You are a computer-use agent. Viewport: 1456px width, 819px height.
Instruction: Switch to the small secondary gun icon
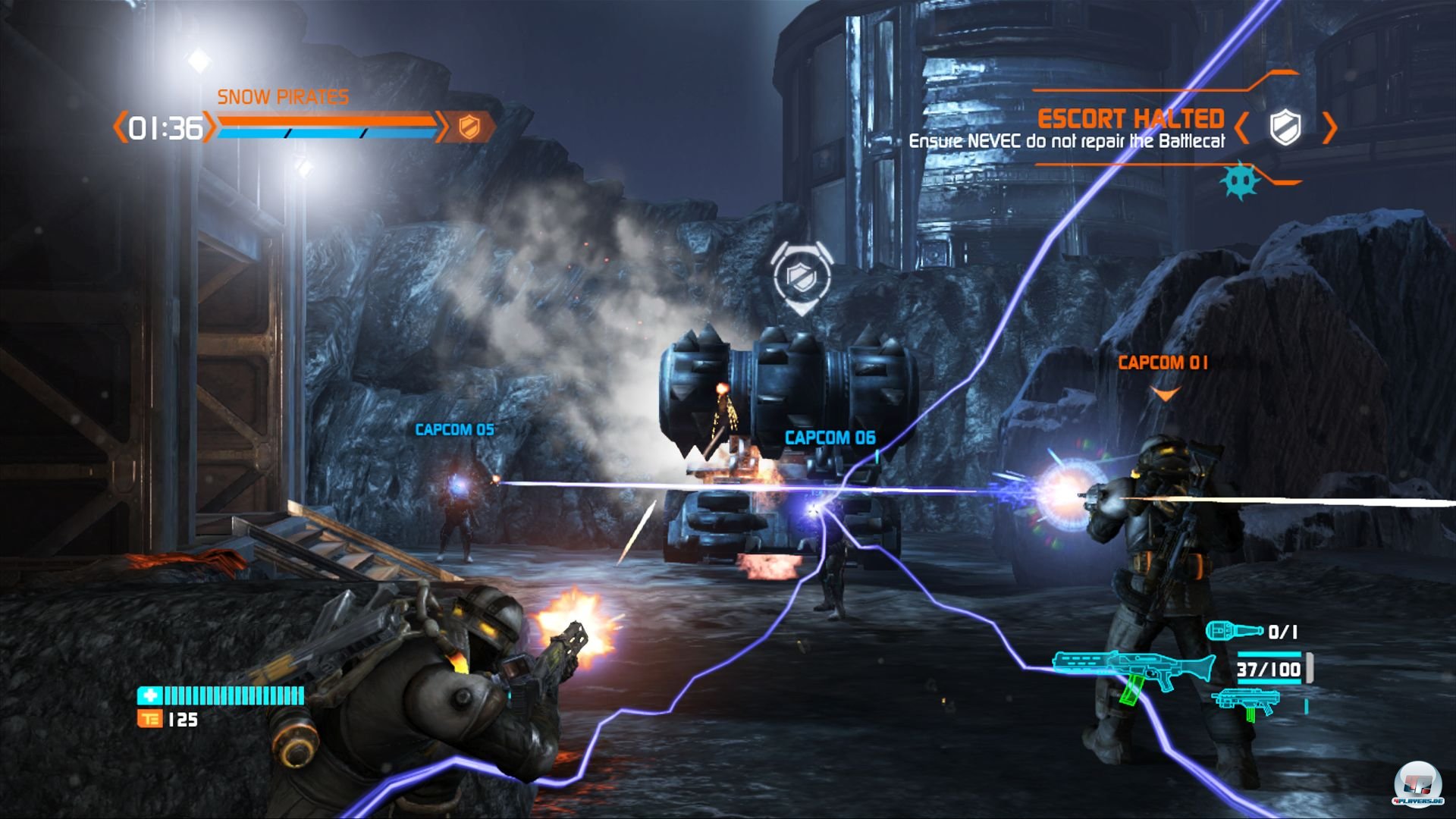coord(1244,701)
